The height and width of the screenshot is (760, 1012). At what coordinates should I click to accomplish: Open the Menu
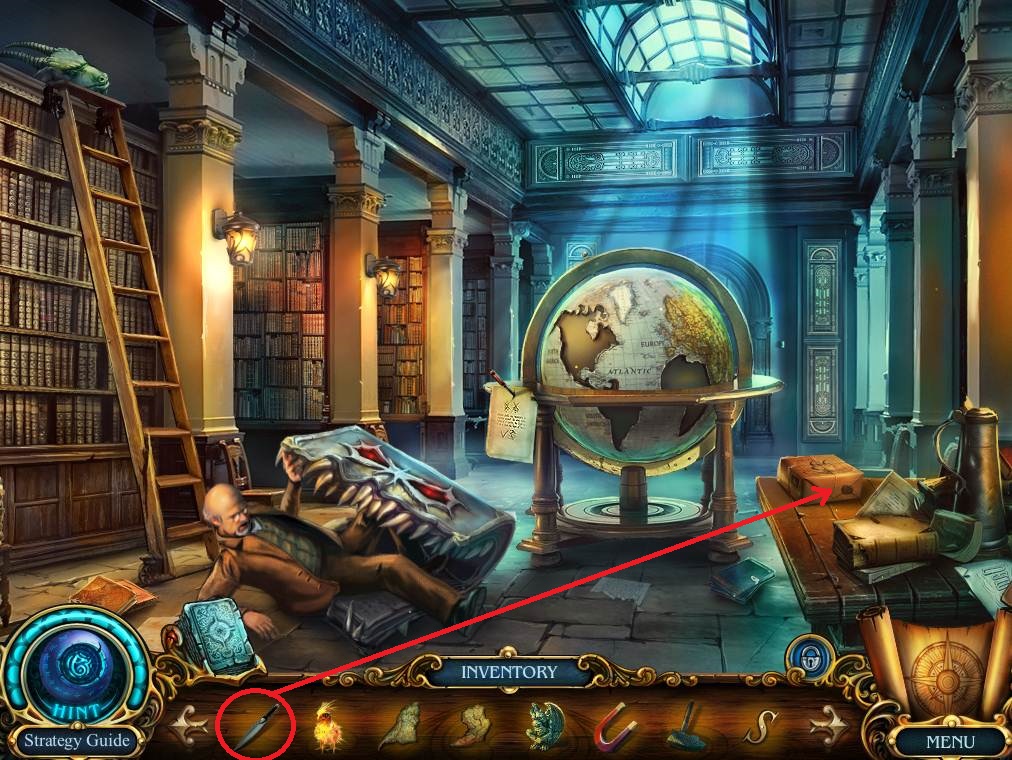(948, 742)
